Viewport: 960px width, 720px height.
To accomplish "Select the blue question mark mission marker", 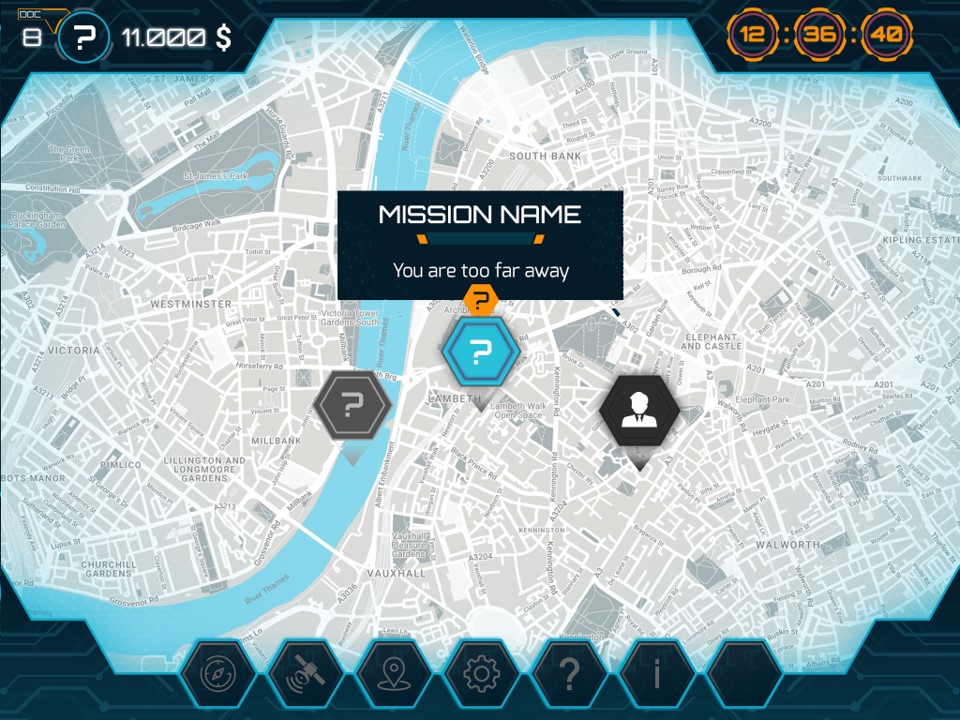I will coord(480,352).
